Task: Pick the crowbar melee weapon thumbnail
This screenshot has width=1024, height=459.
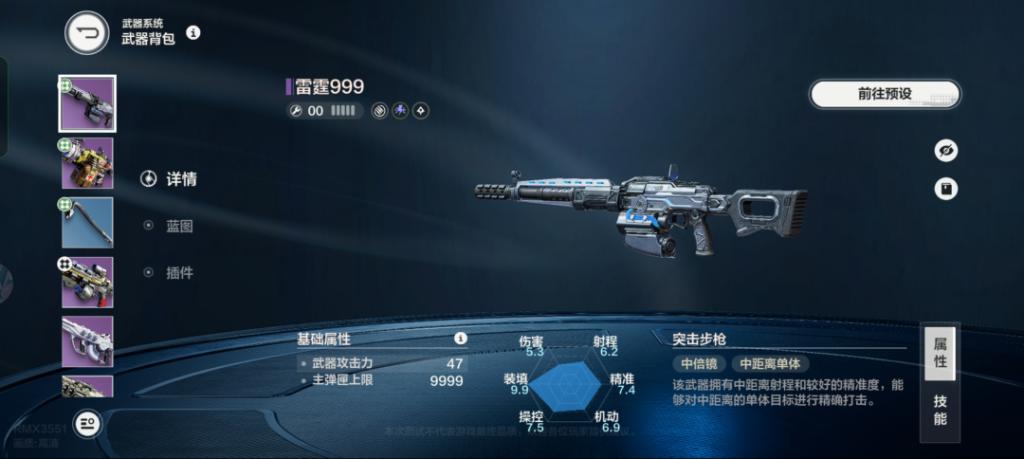Action: tap(87, 222)
